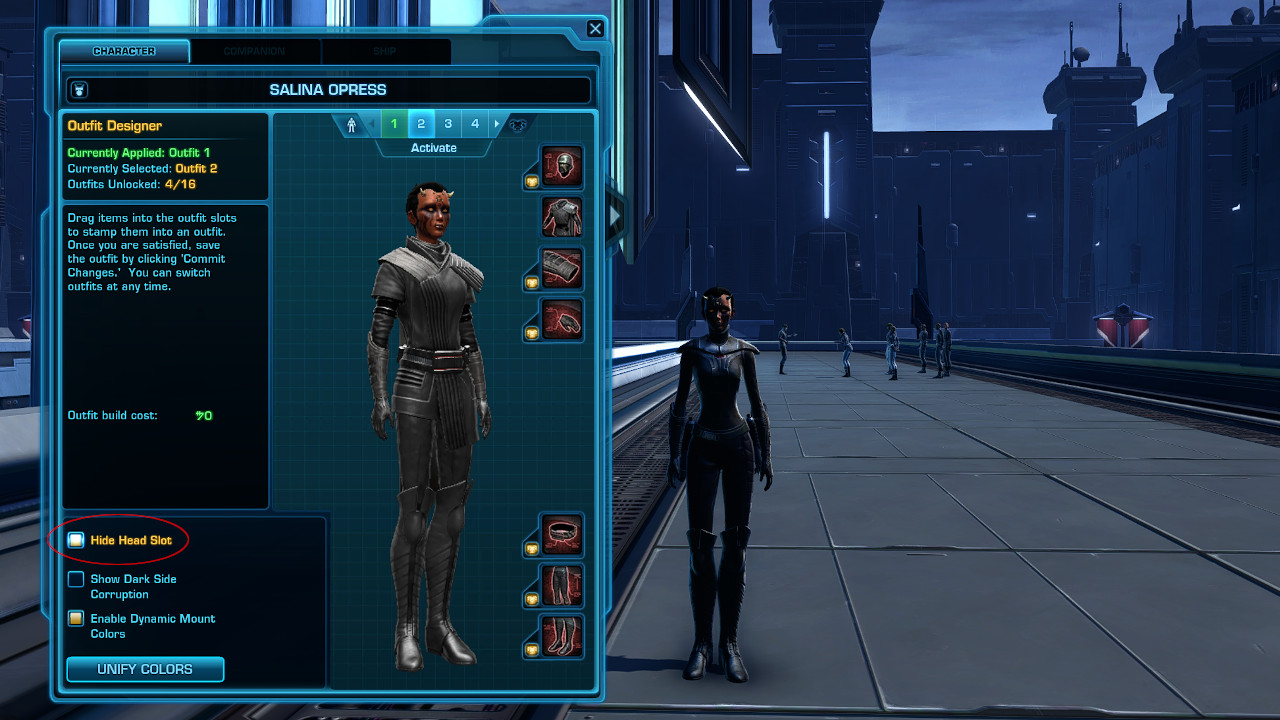This screenshot has width=1280, height=720.
Task: Click the left arrow before outfit 1
Action: coord(371,123)
